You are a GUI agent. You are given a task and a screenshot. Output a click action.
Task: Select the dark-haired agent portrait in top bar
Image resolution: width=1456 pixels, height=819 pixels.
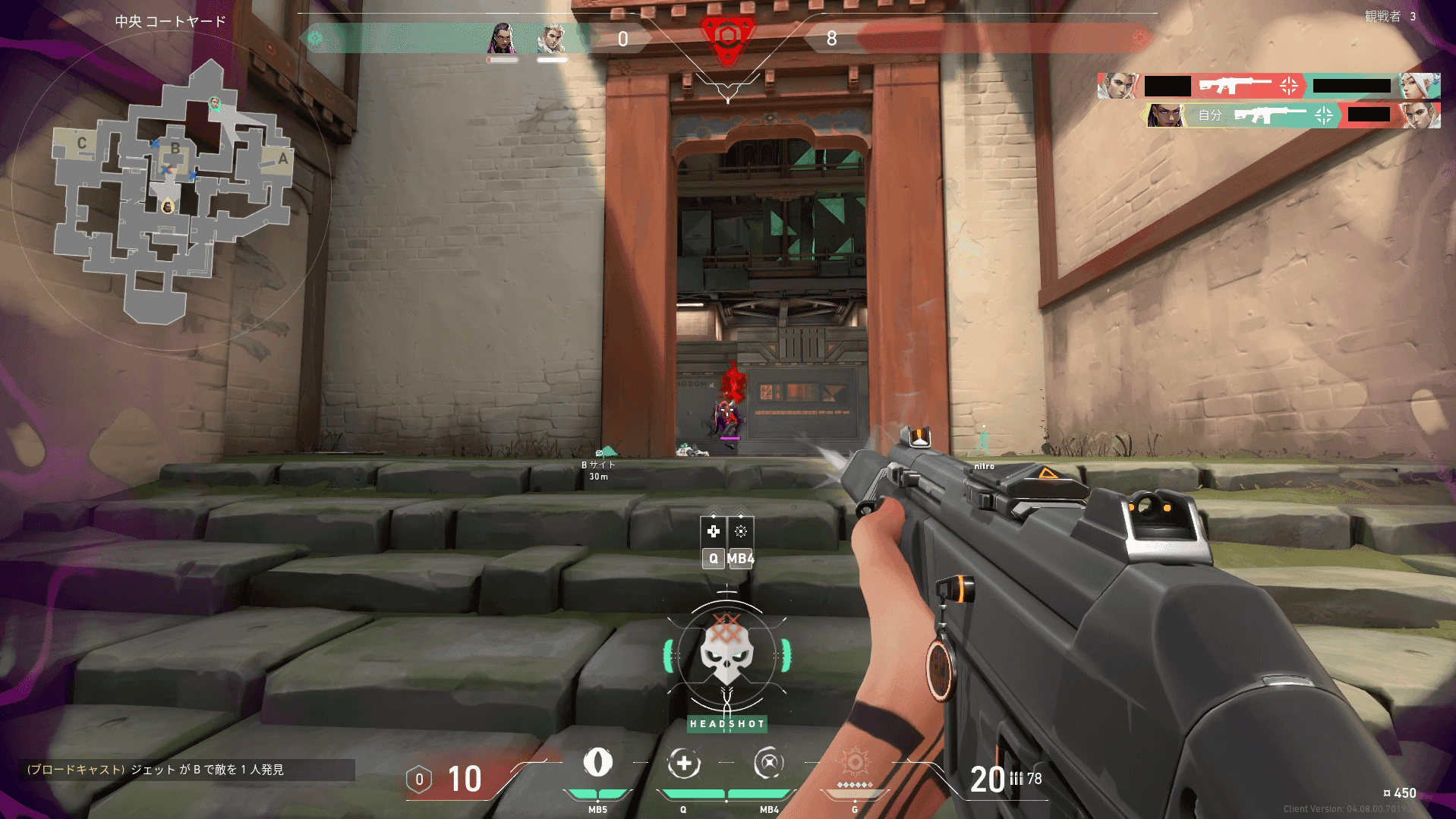click(501, 38)
